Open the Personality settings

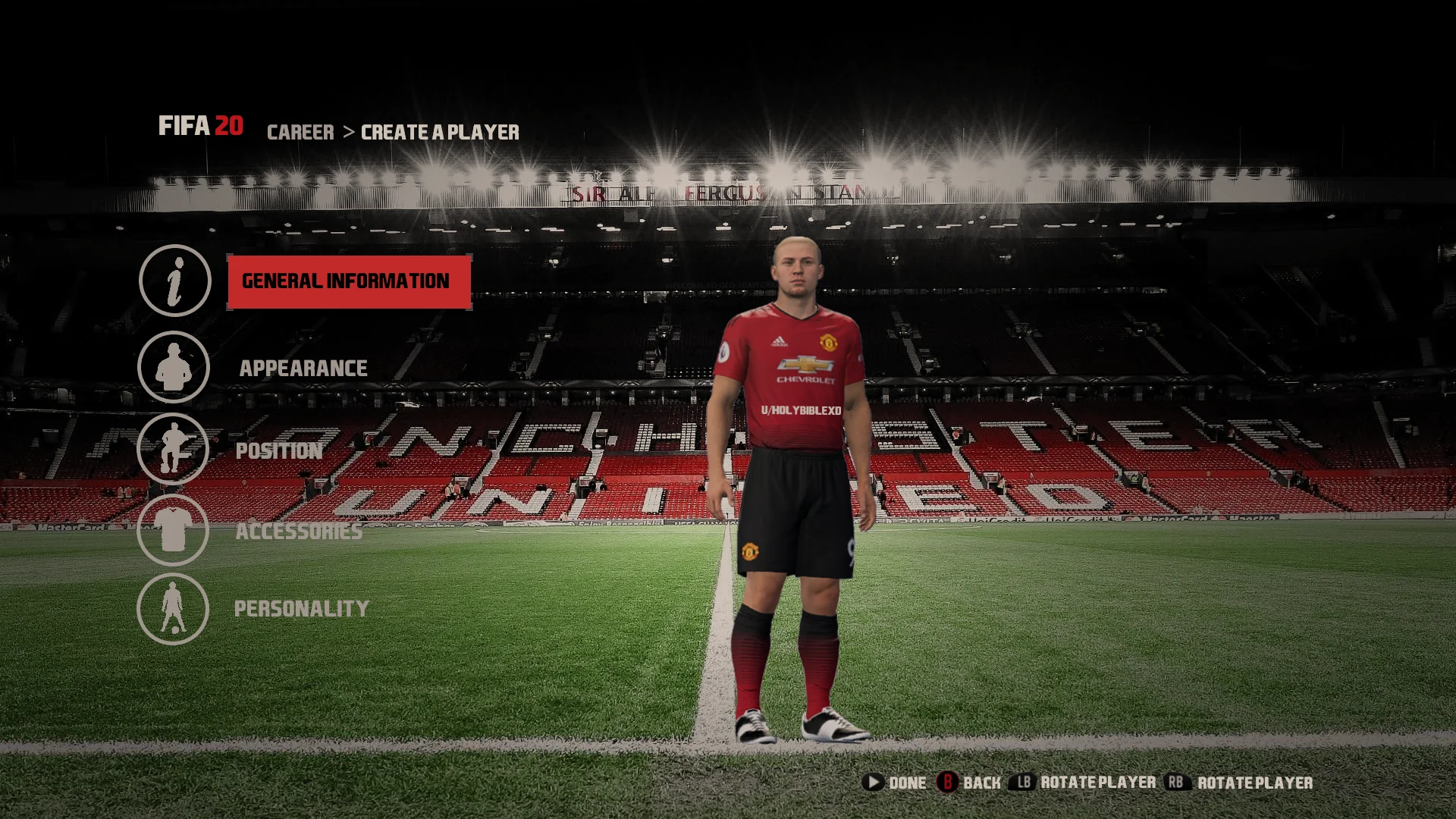(x=301, y=609)
